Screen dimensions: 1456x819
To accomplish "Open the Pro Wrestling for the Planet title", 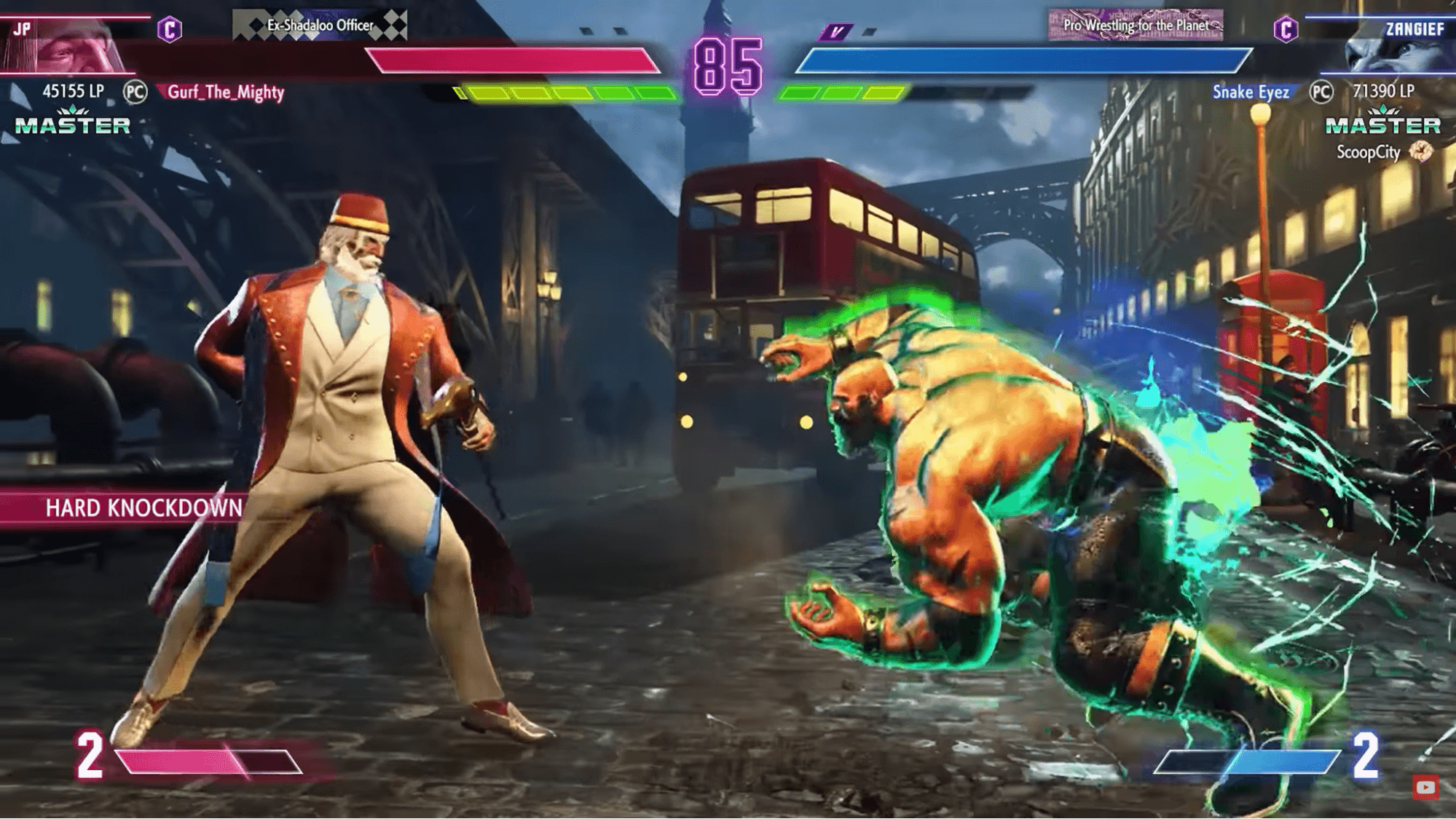I will [1135, 25].
